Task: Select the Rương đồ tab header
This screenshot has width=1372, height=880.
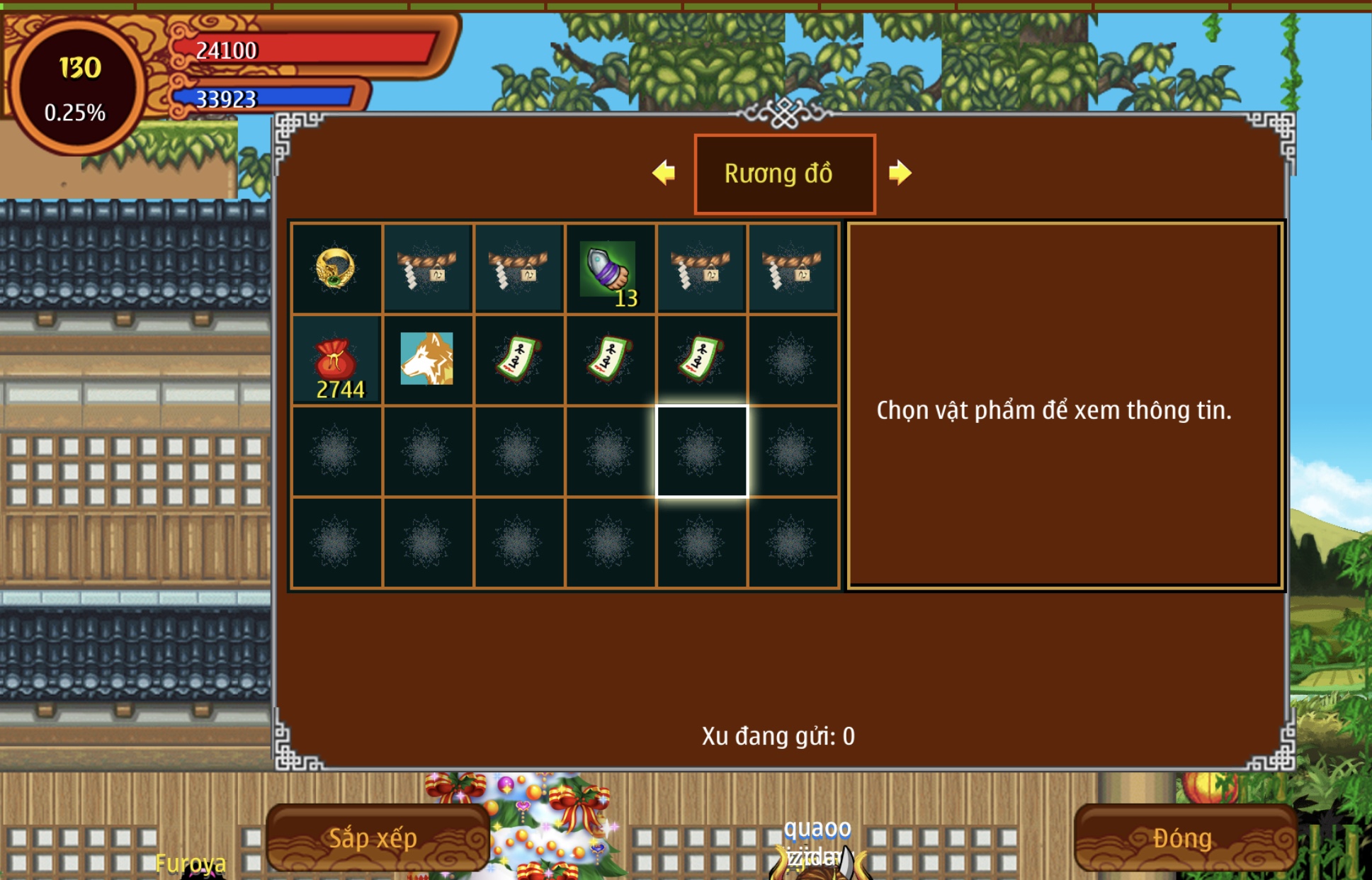Action: [784, 174]
